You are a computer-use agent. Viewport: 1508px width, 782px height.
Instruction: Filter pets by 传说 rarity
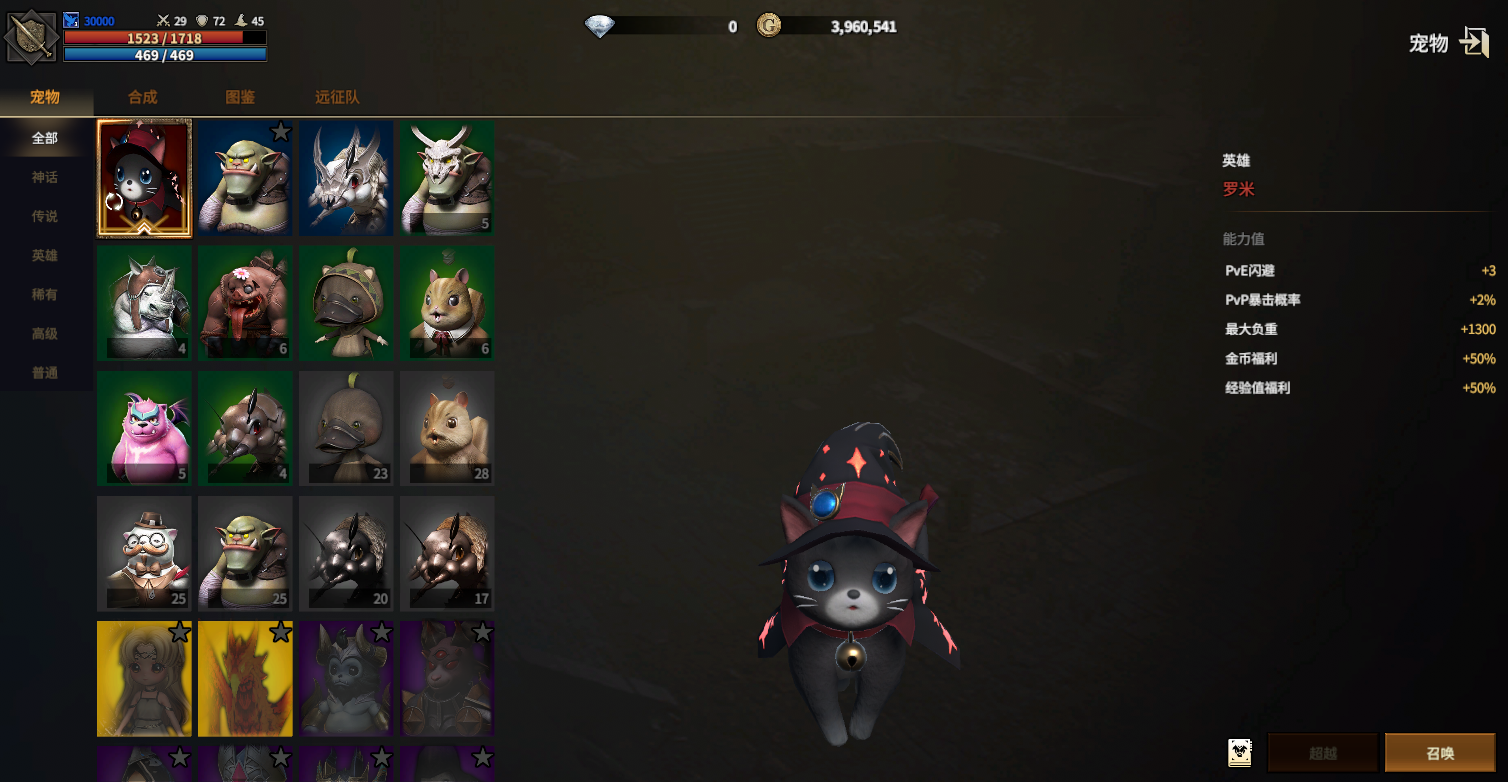pyautogui.click(x=45, y=216)
